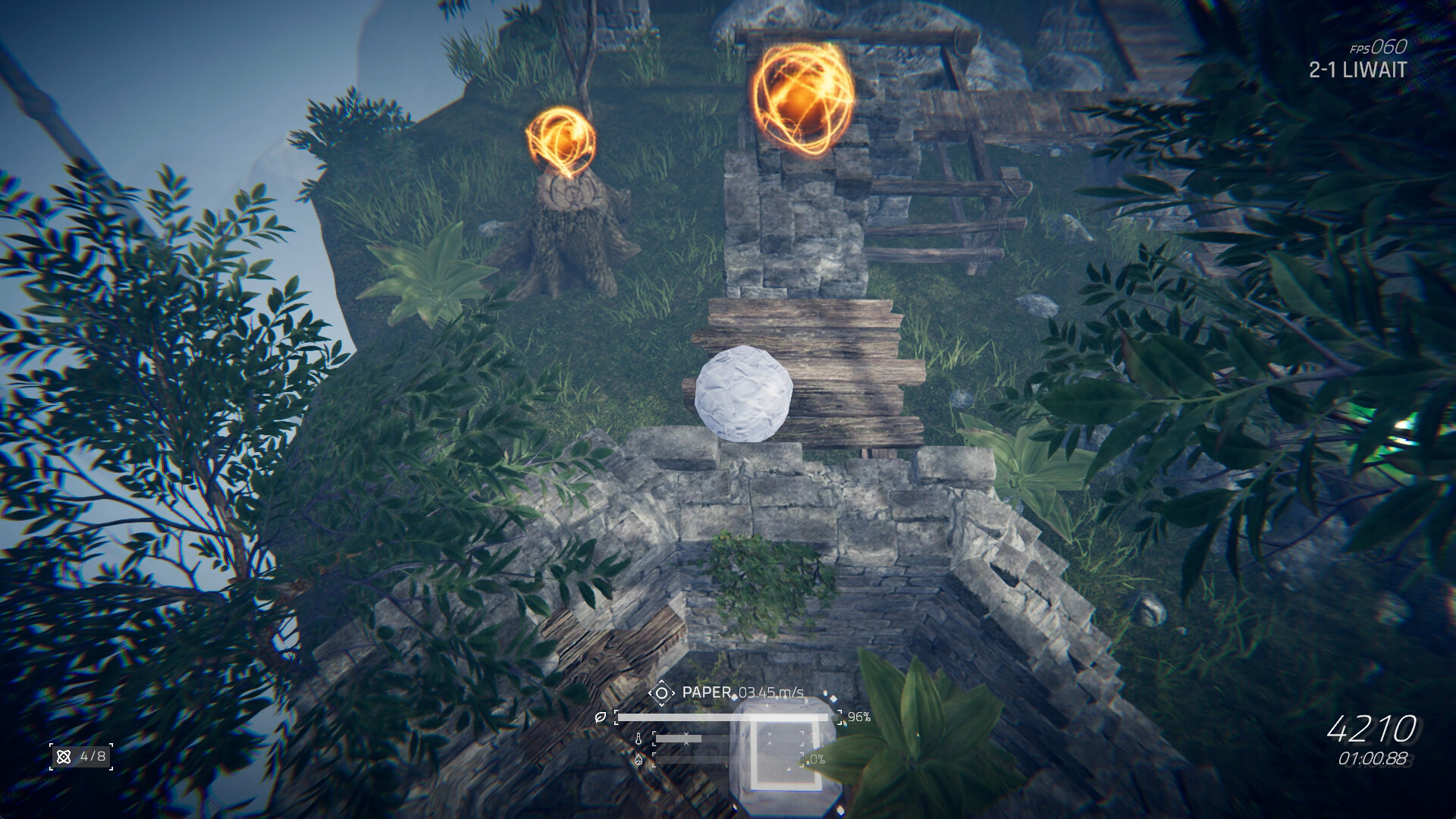Screen dimensions: 1456x819
Task: Select the thermometer icon in the HUD
Action: pos(639,739)
